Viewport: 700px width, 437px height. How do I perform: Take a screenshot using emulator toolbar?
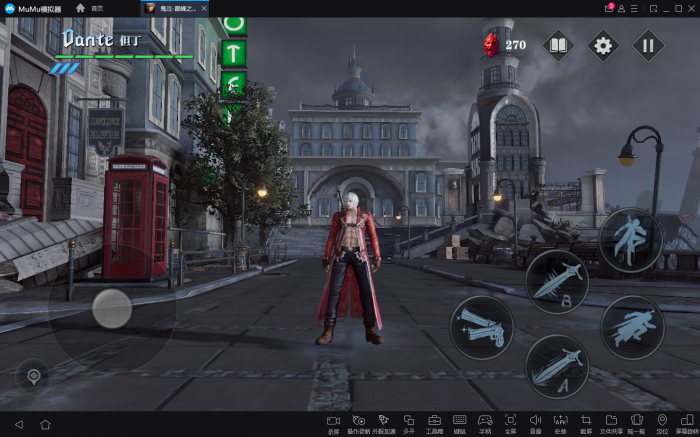(x=586, y=423)
